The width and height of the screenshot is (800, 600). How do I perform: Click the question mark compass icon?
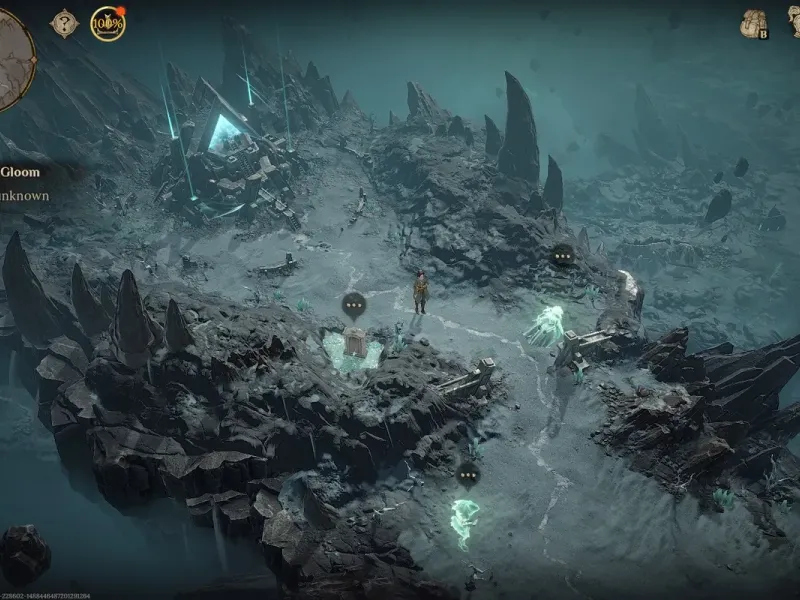[x=65, y=23]
